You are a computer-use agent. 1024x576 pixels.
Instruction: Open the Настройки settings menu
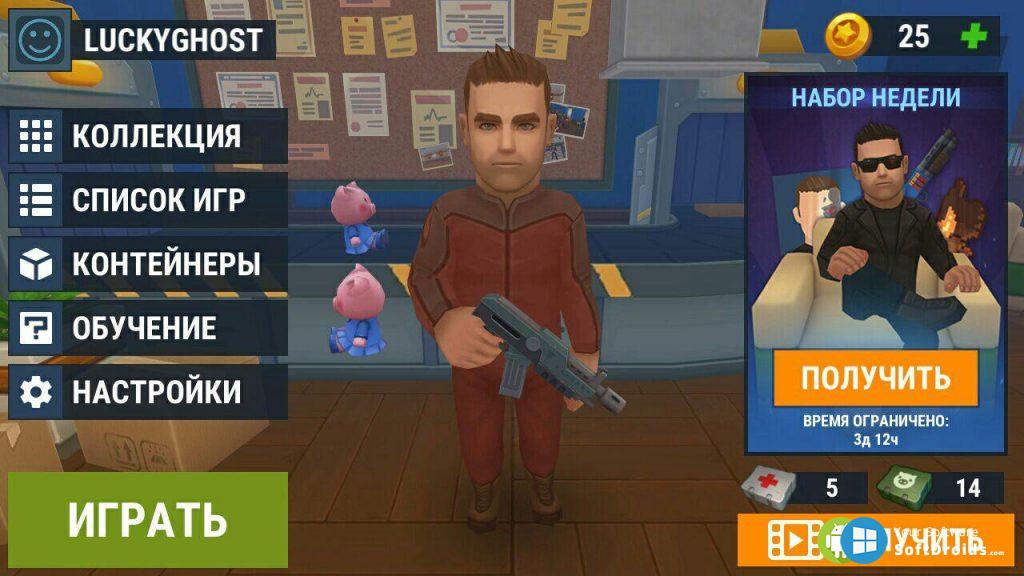(x=148, y=392)
